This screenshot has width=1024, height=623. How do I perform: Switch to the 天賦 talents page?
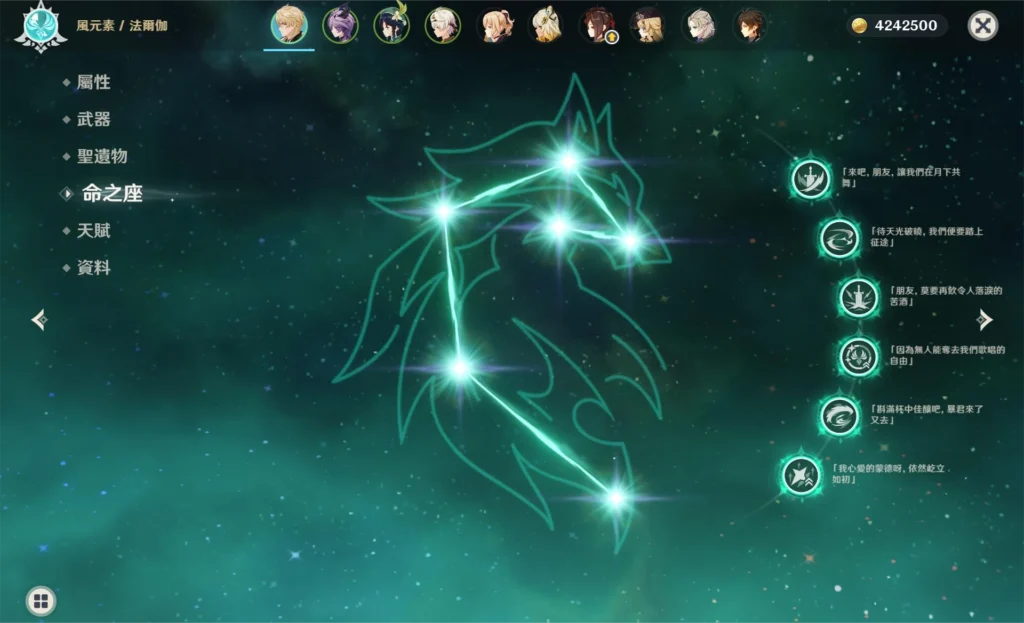click(x=93, y=230)
